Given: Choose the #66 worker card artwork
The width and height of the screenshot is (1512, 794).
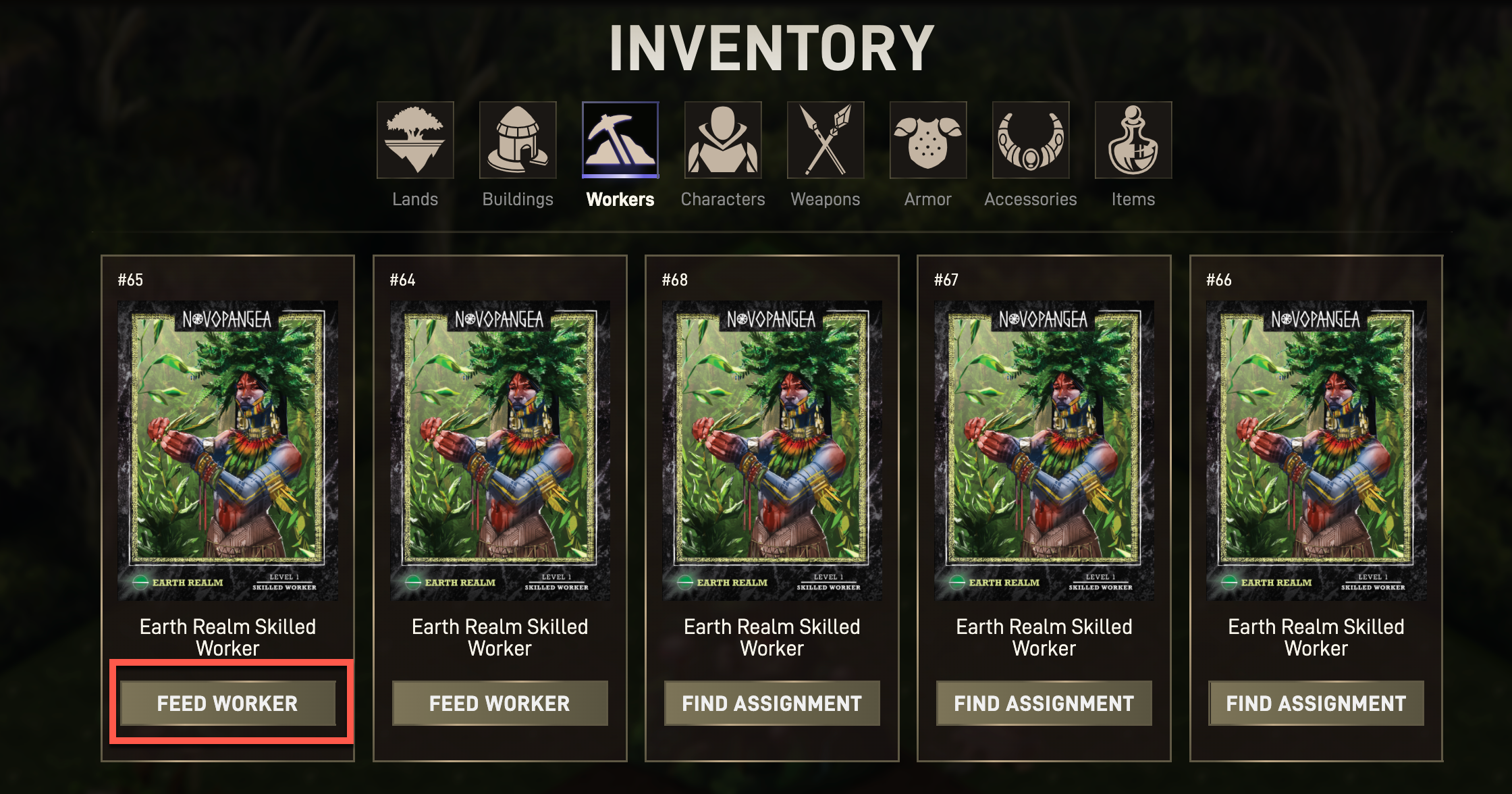Looking at the screenshot, I should point(1316,450).
